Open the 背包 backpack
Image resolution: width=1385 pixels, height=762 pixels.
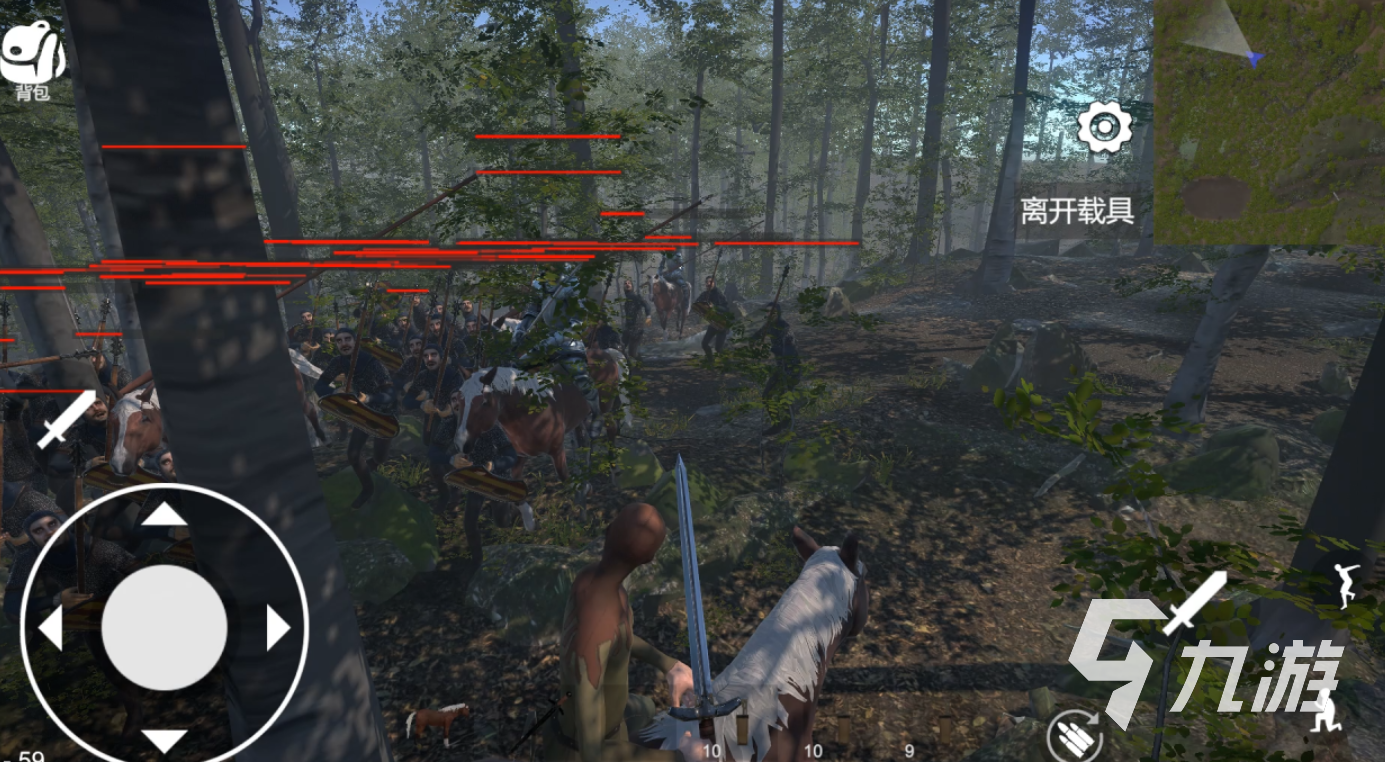coord(32,62)
